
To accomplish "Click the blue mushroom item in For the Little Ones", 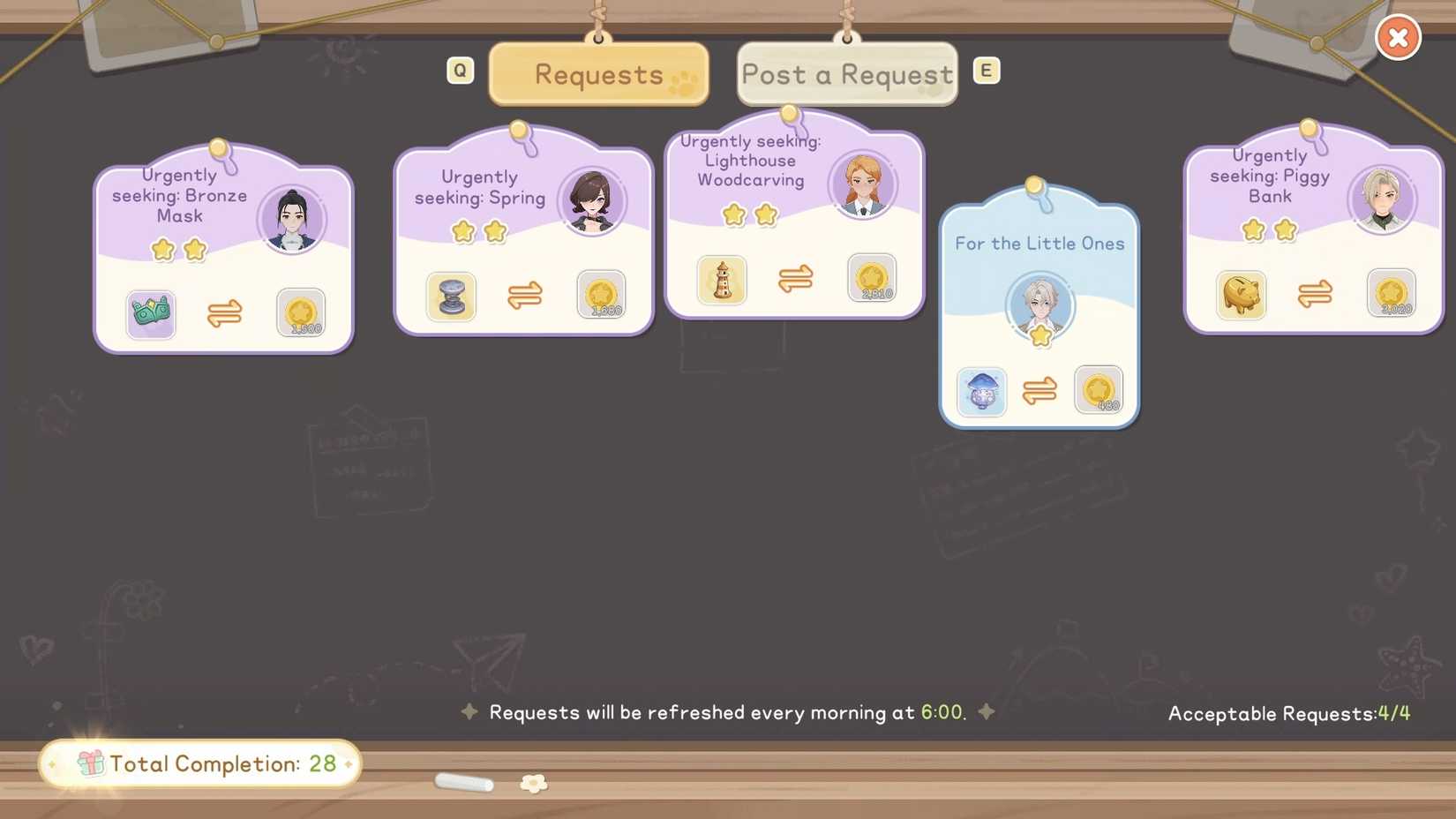I will pos(980,392).
